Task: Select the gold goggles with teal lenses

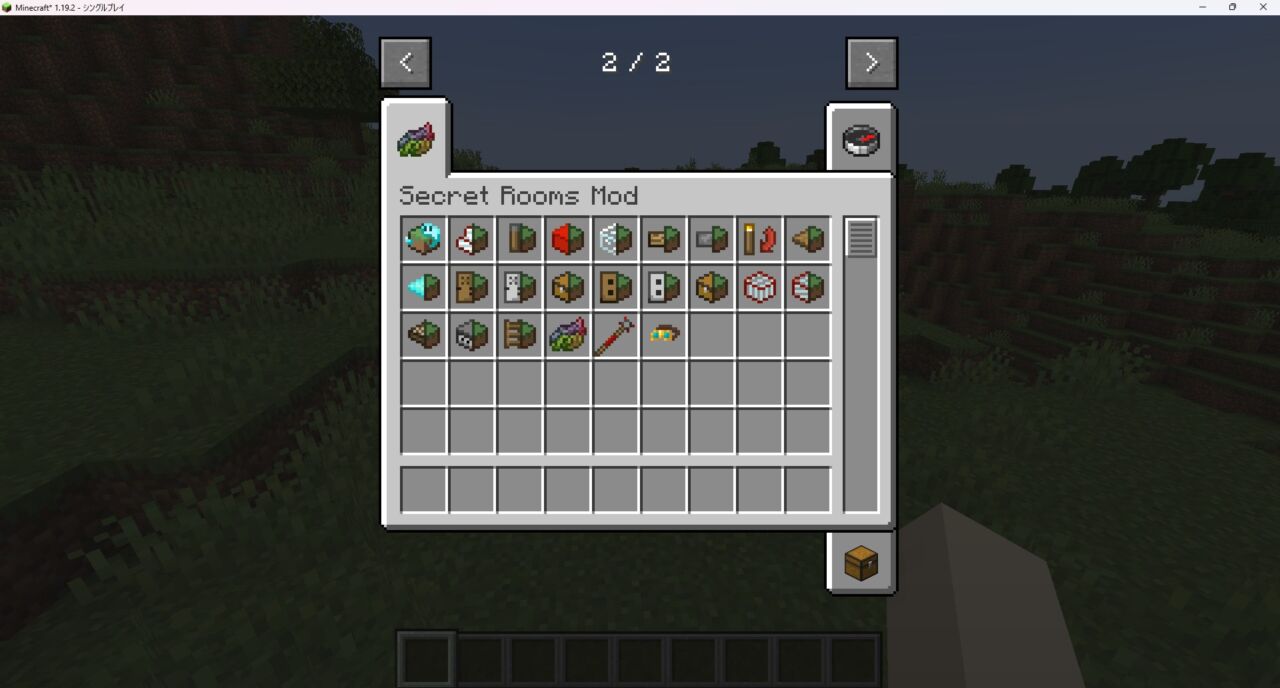Action: coord(663,336)
